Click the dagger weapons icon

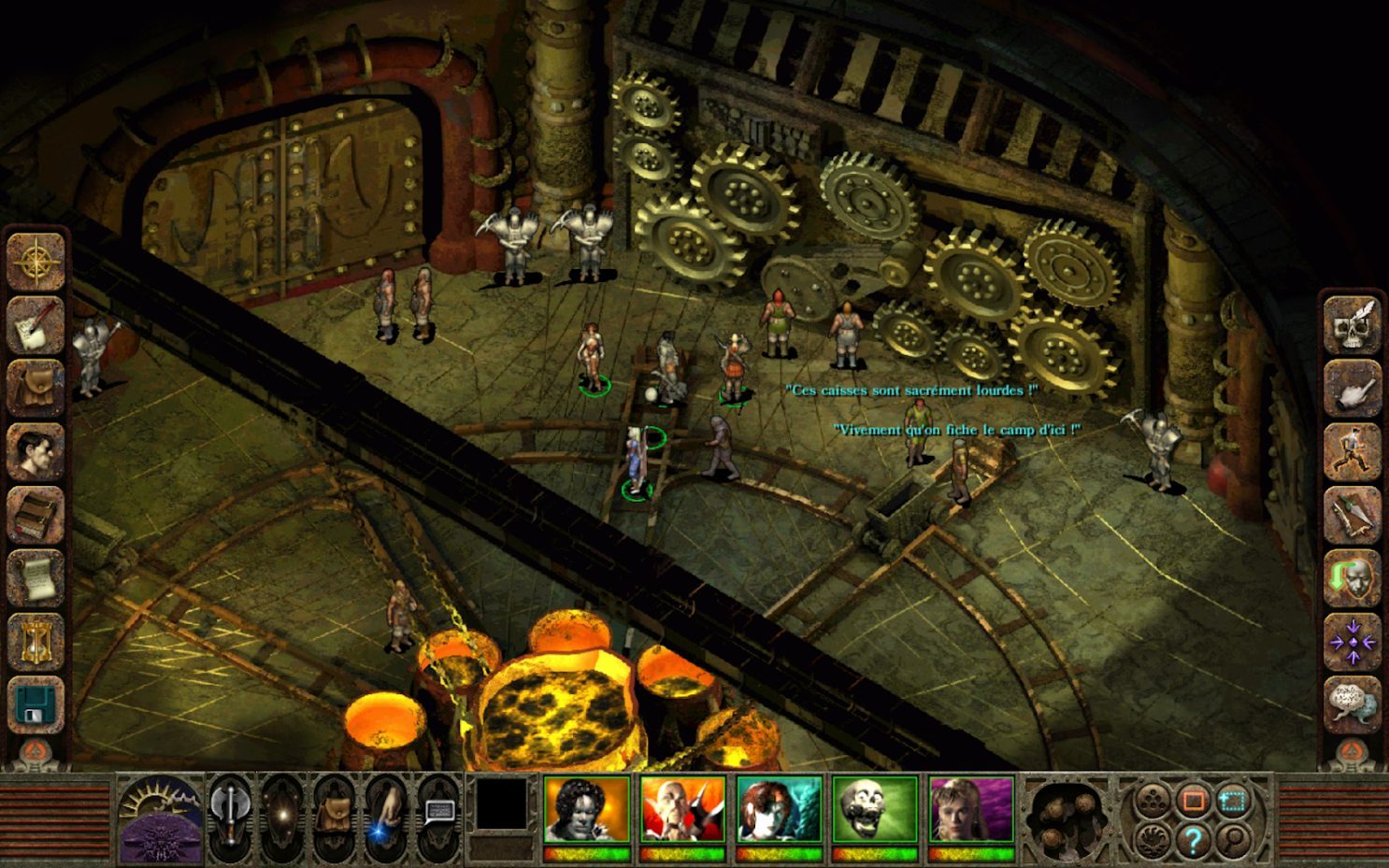point(1353,515)
